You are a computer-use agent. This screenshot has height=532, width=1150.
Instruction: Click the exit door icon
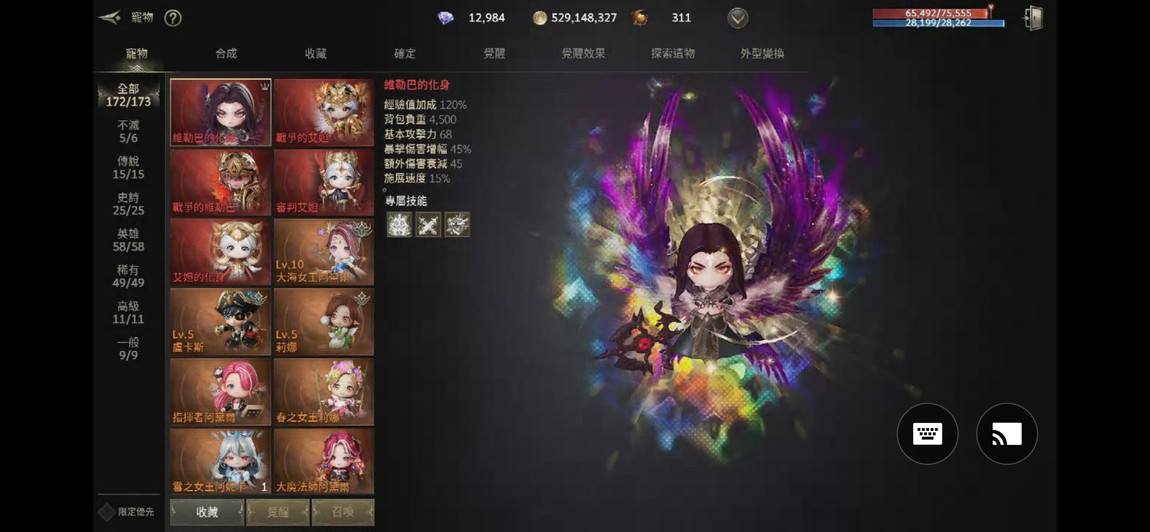pos(1034,18)
